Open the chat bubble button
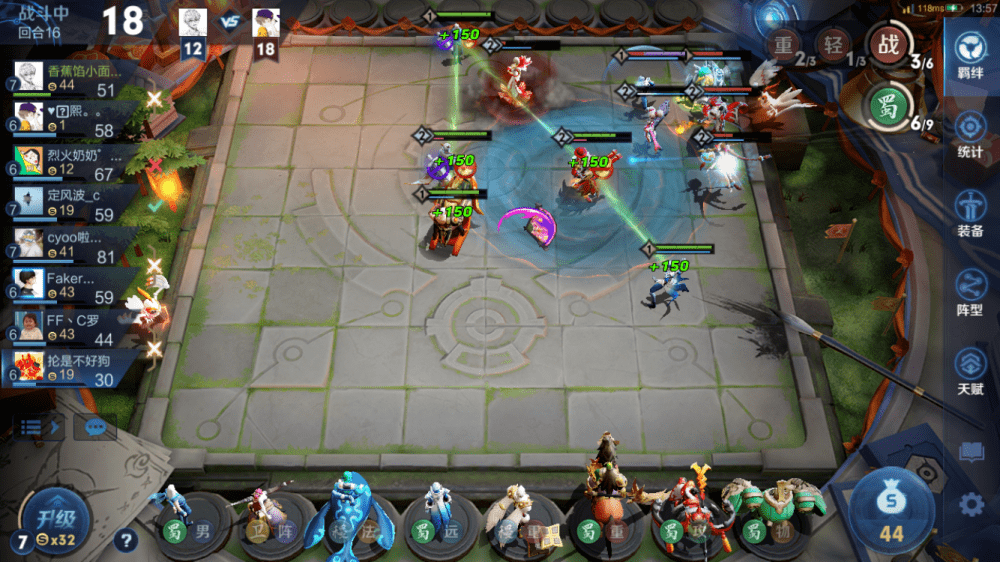The image size is (1000, 562). [96, 427]
